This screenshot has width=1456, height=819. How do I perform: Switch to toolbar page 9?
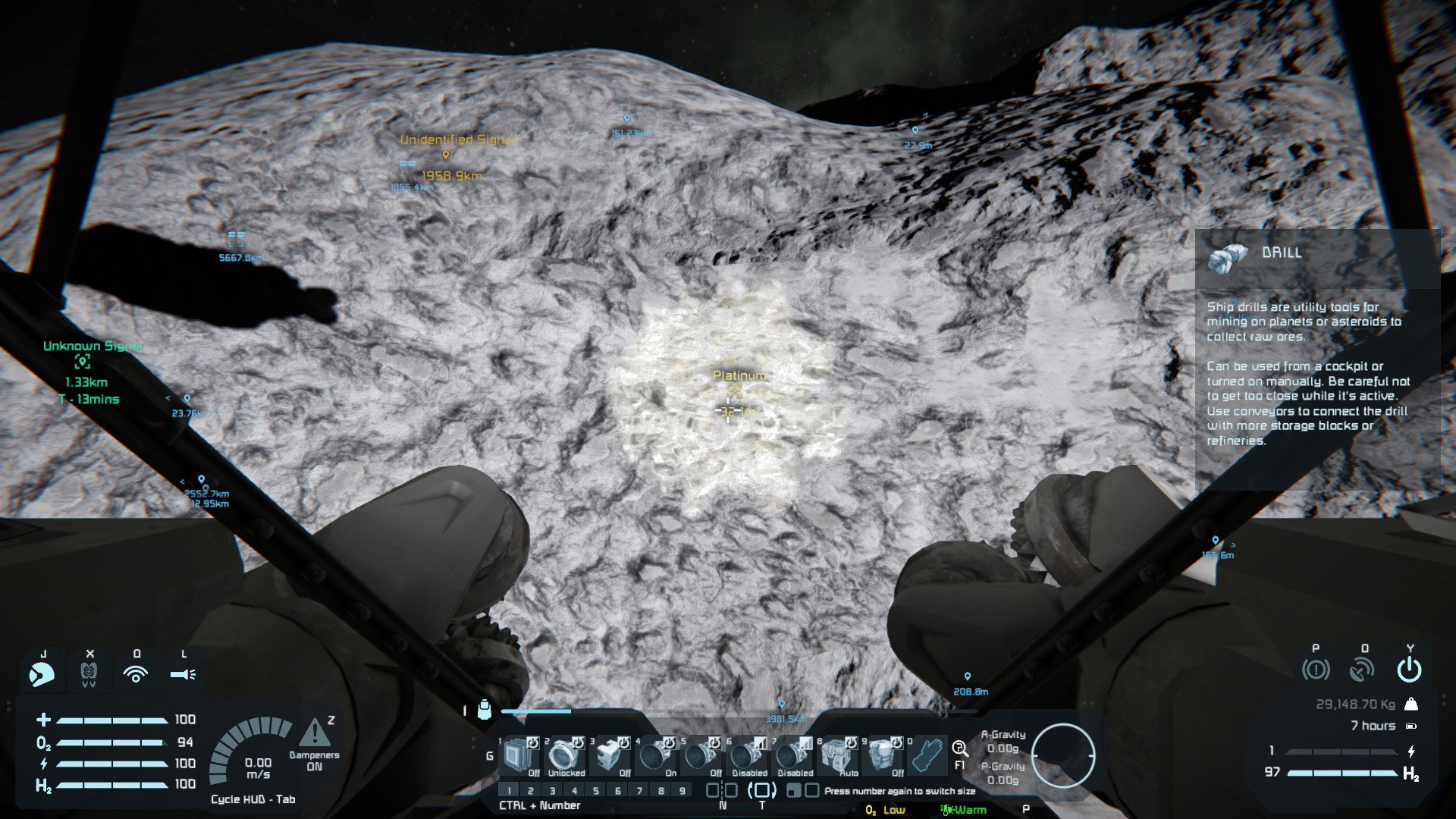[682, 791]
